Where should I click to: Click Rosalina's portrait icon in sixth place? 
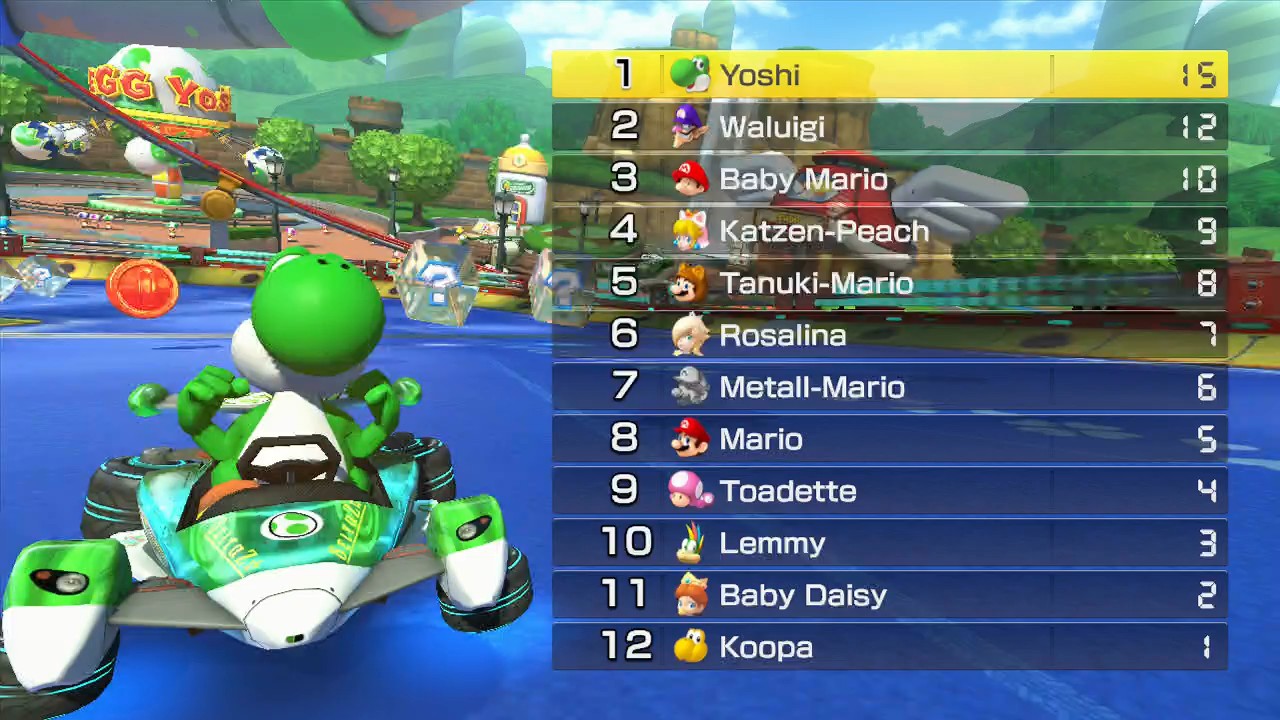pos(687,335)
